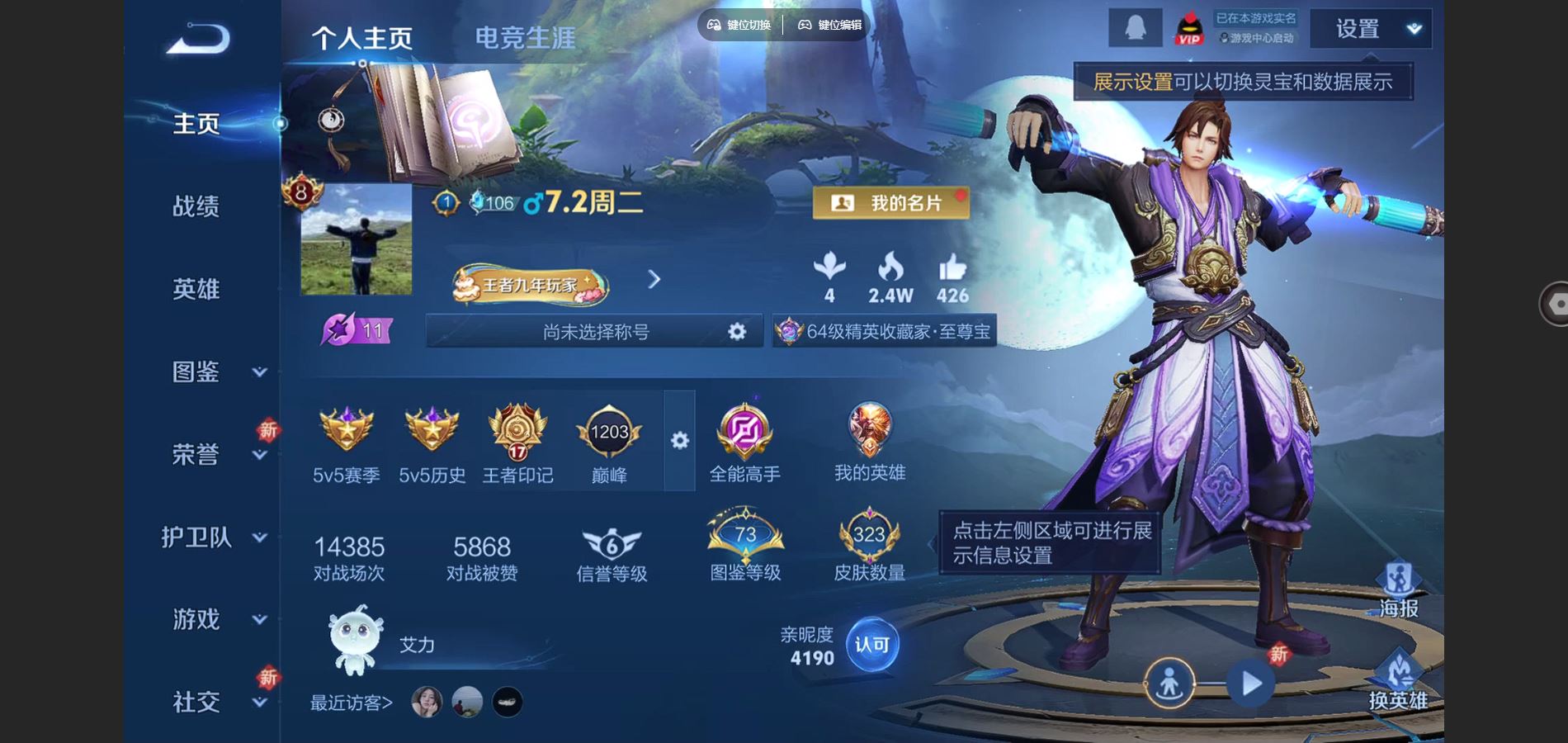Click the 我的名片 button
The image size is (1568, 743).
pos(891,203)
